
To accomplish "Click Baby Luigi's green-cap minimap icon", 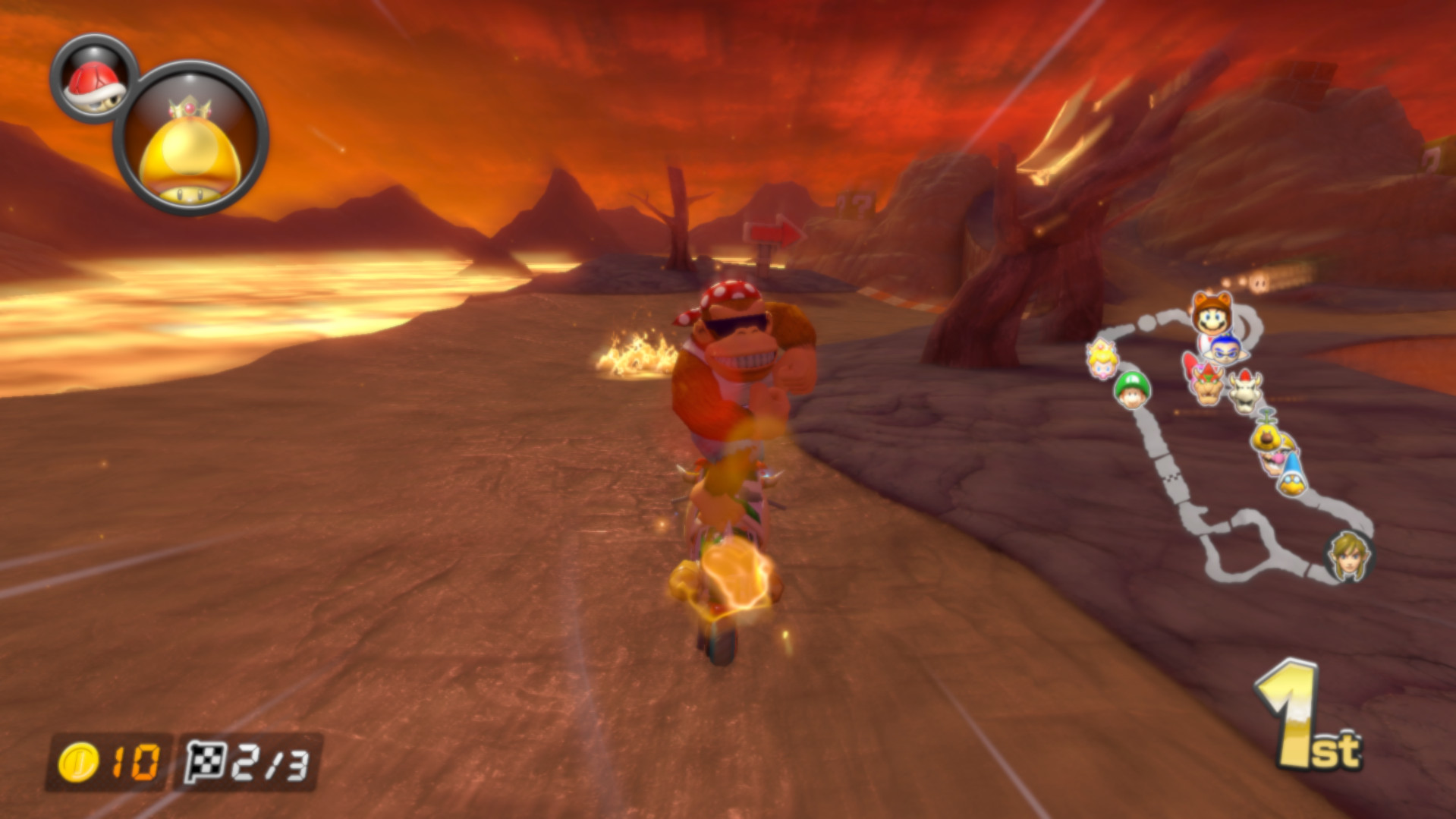I will point(1132,391).
